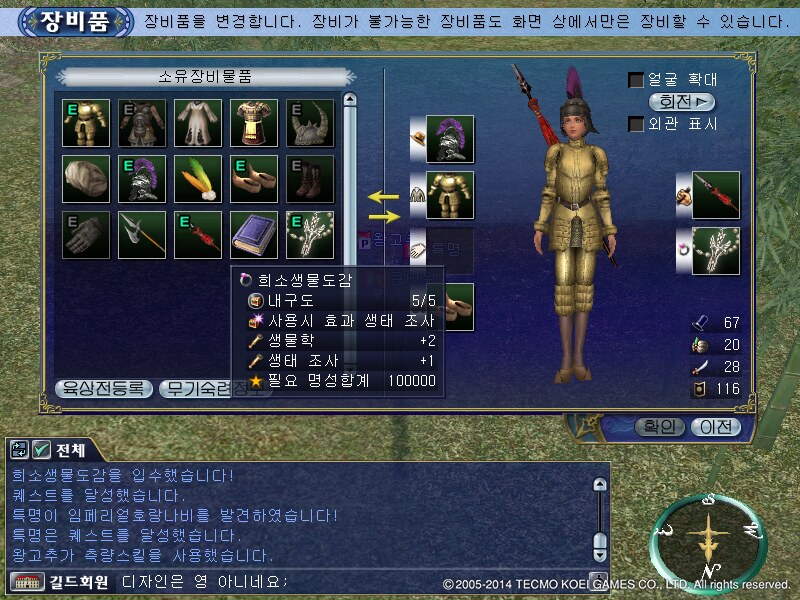
Task: Rotate the character with the 회전 button
Action: (x=682, y=102)
